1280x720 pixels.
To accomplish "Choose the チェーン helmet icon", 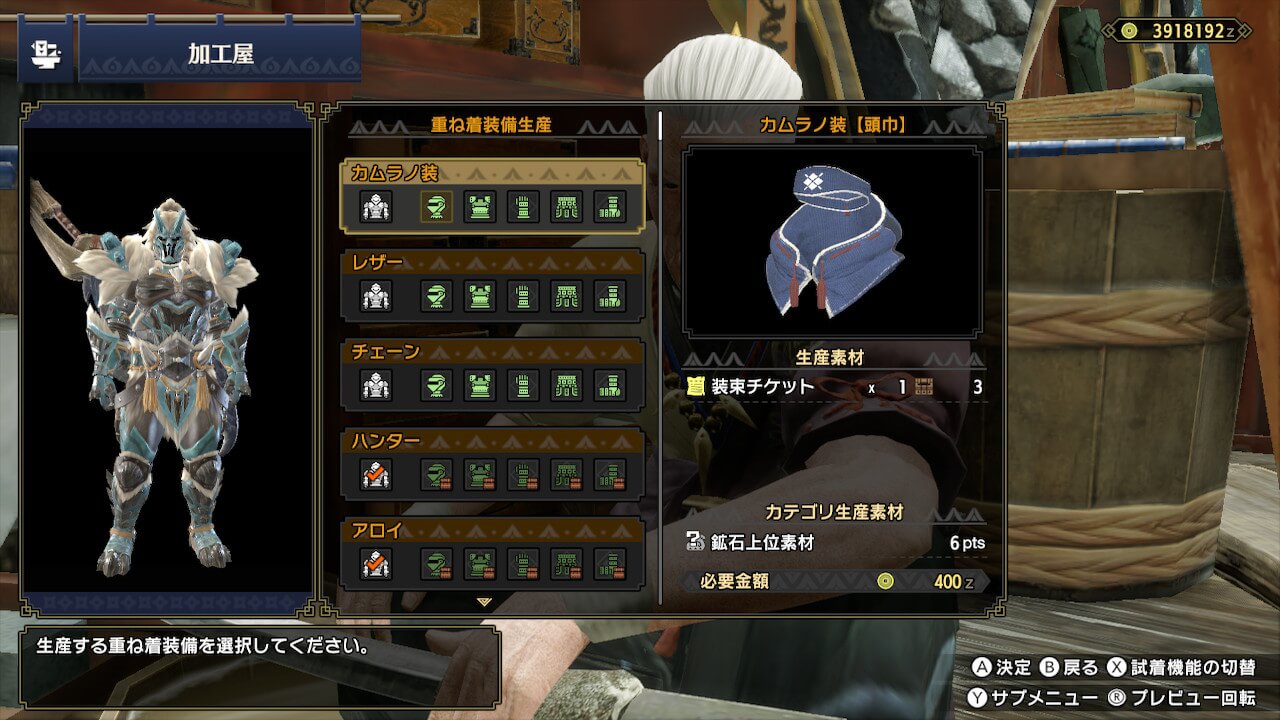I will coord(436,385).
